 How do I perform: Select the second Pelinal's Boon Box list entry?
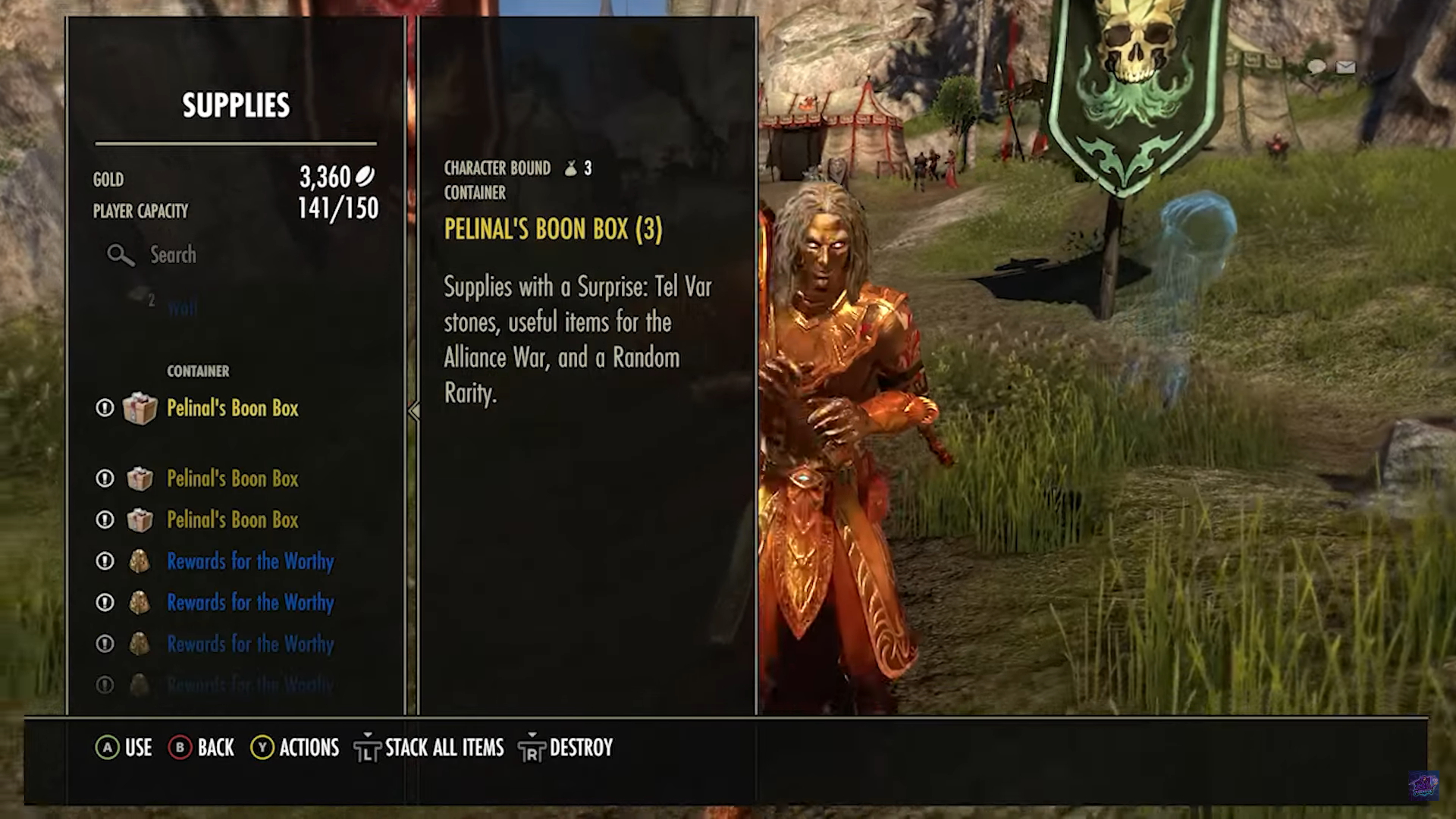232,479
